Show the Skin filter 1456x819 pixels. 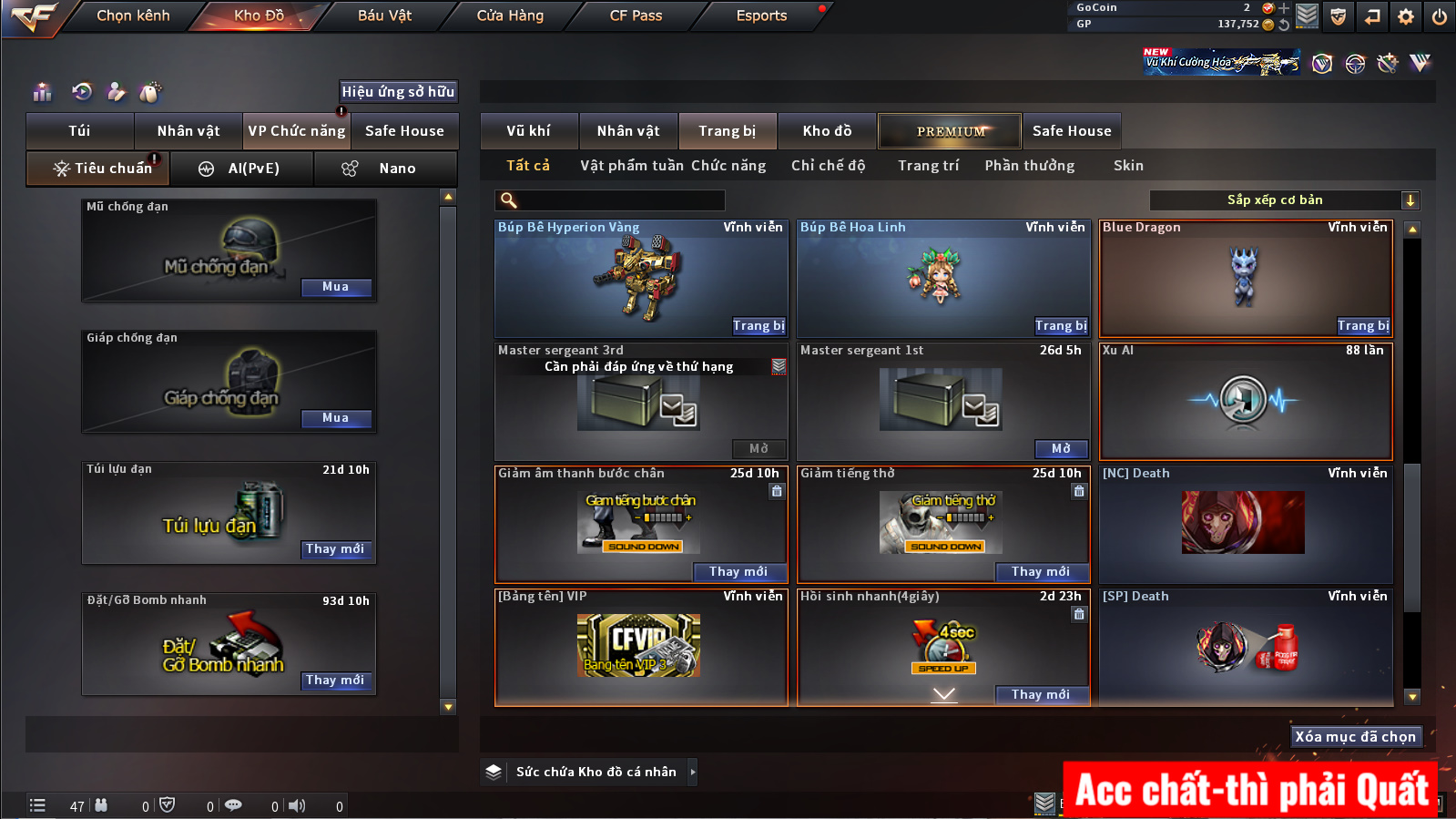(x=1128, y=166)
